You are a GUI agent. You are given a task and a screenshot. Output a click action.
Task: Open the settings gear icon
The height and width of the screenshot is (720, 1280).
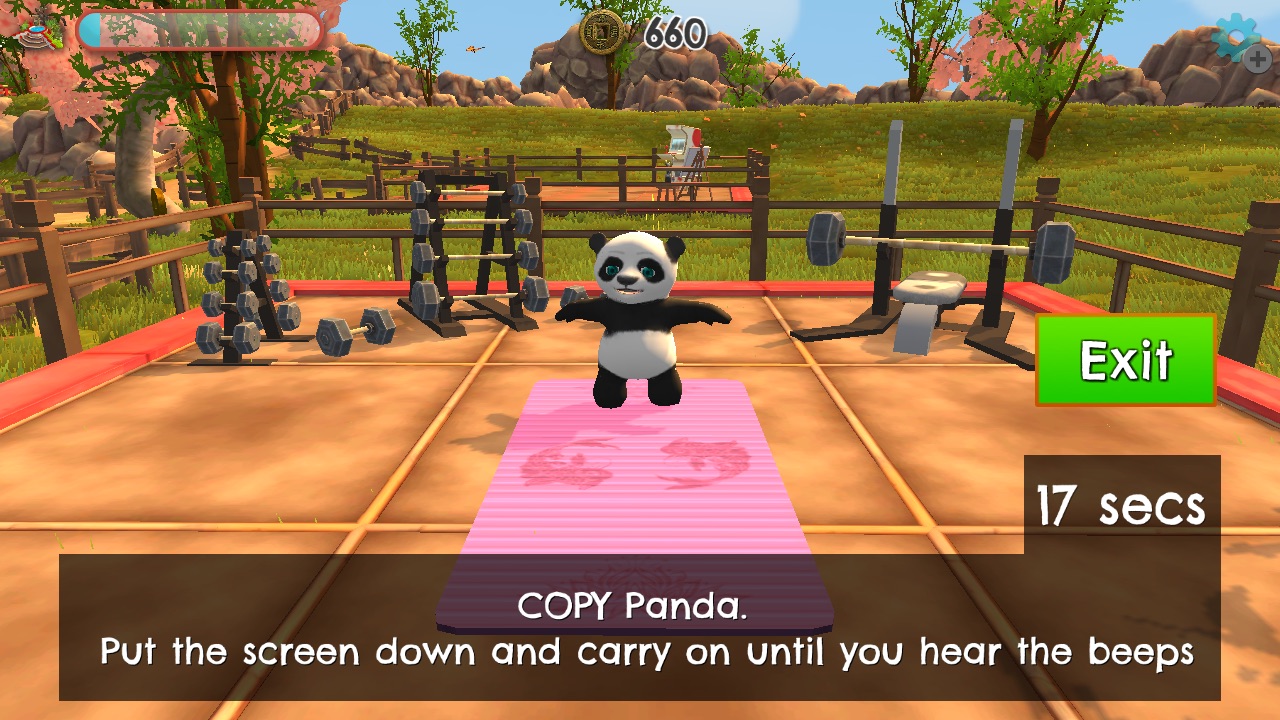pos(1238,39)
